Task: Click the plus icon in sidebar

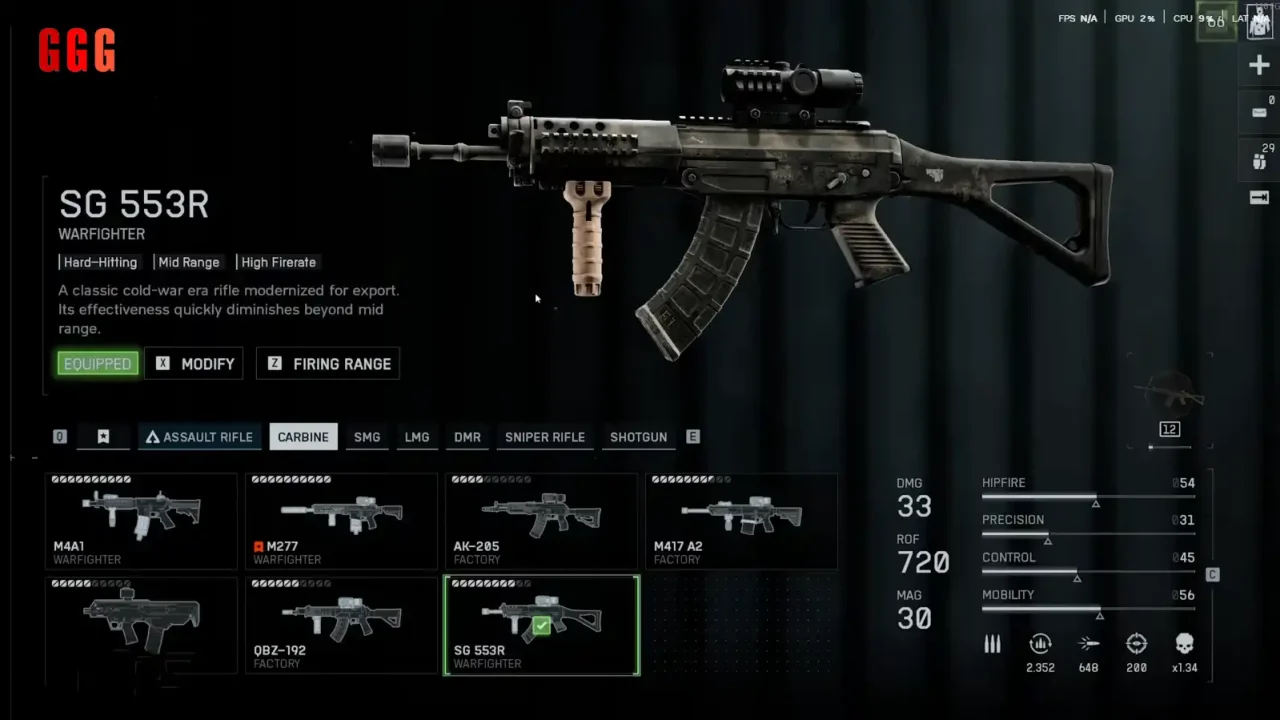Action: pos(1259,67)
